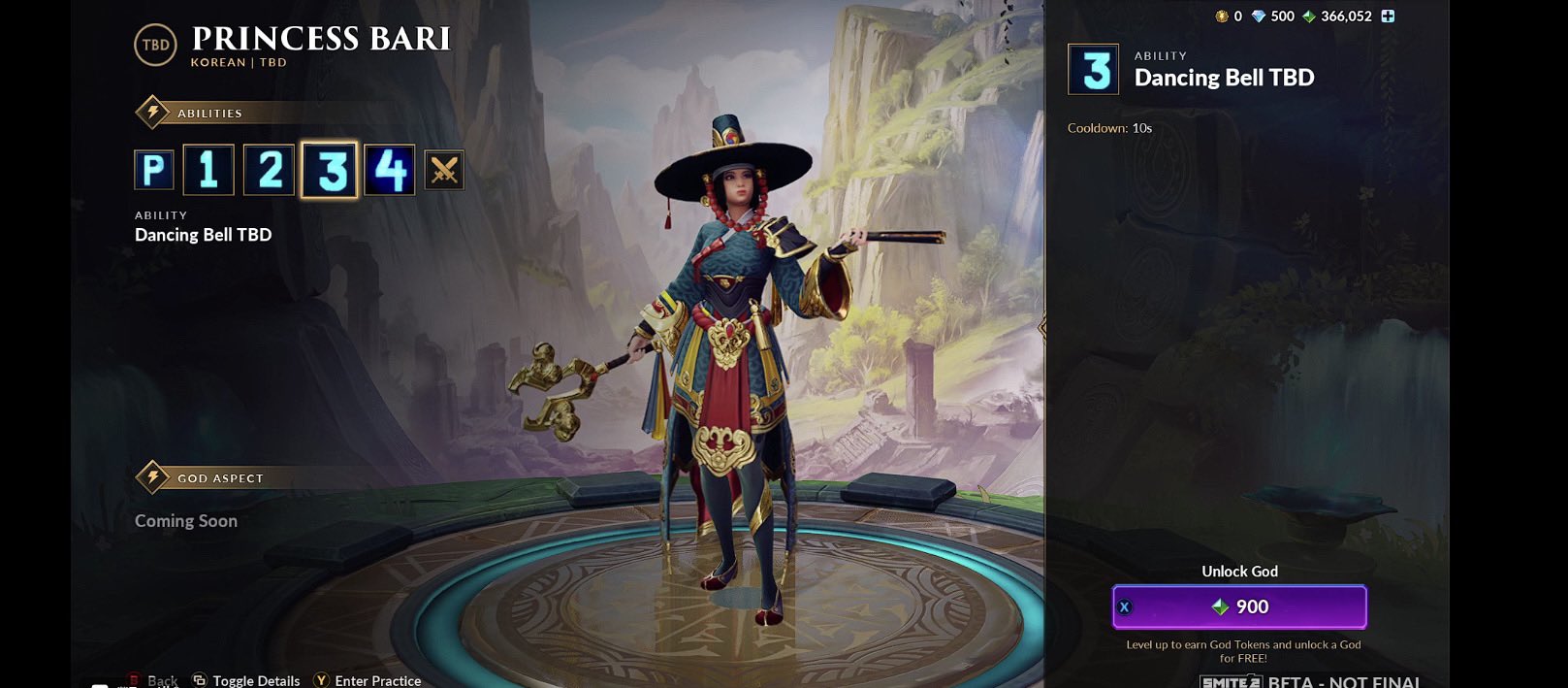Add more currency with the plus button
The image size is (1568, 688).
(x=1388, y=16)
